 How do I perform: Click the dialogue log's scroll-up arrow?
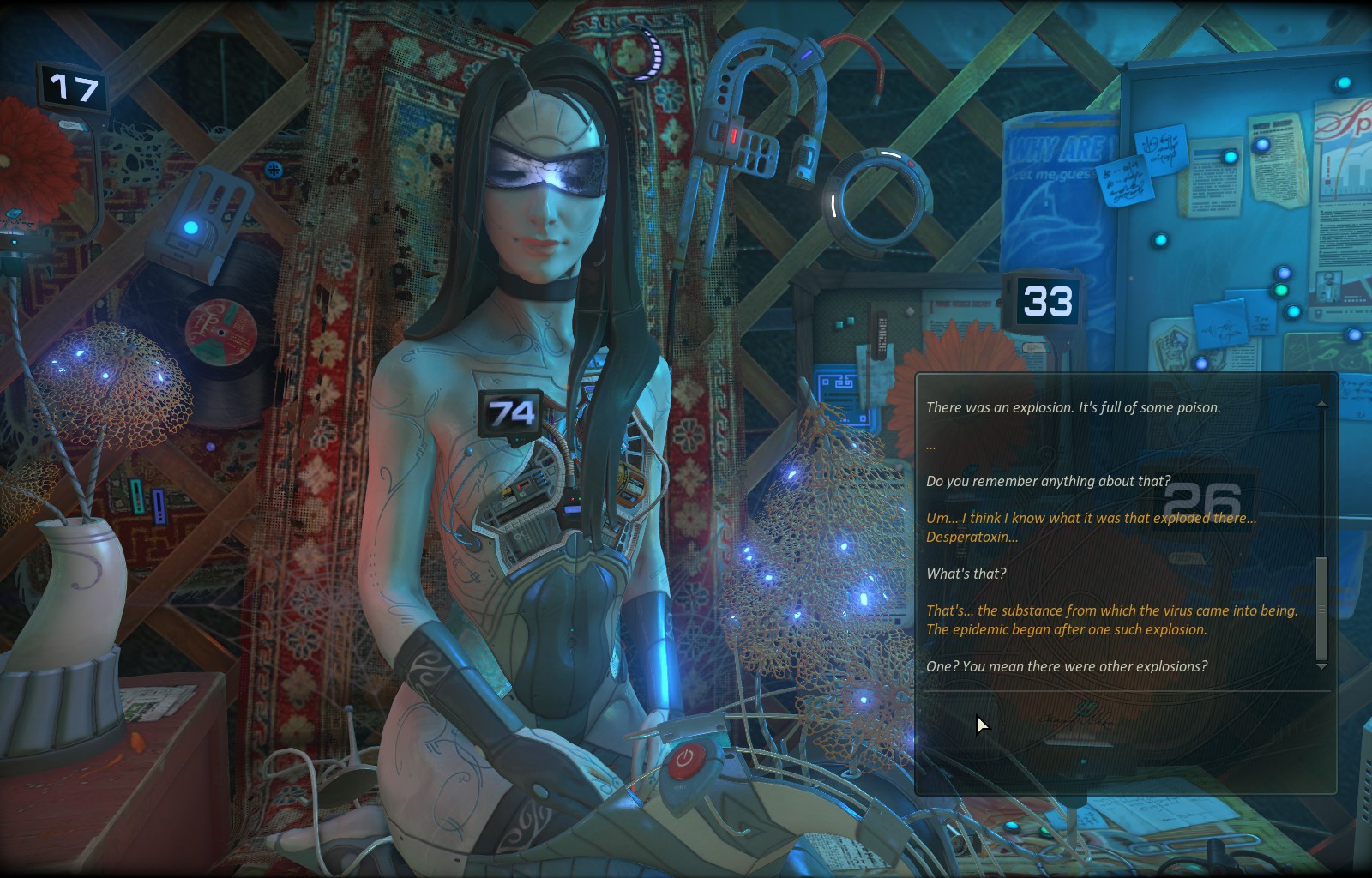point(1321,404)
